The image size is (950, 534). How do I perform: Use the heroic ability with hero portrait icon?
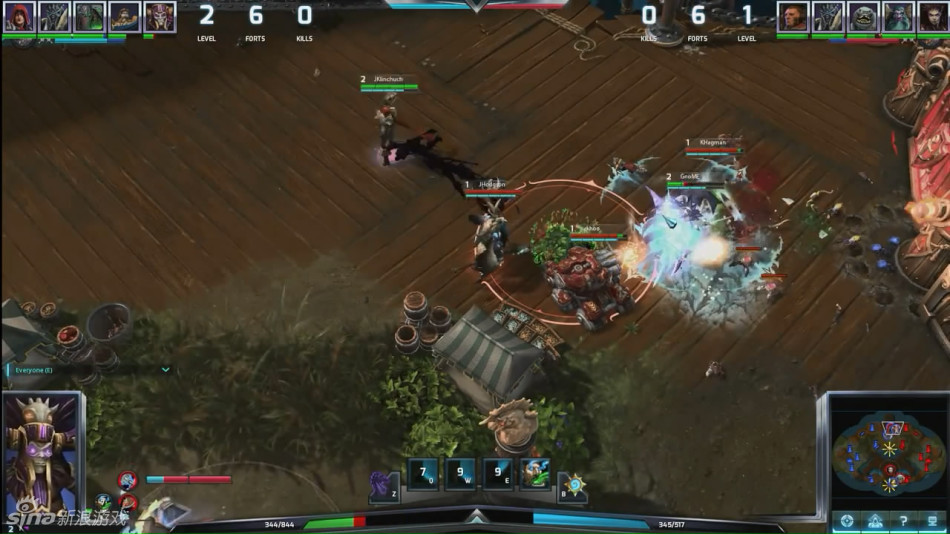click(x=535, y=473)
